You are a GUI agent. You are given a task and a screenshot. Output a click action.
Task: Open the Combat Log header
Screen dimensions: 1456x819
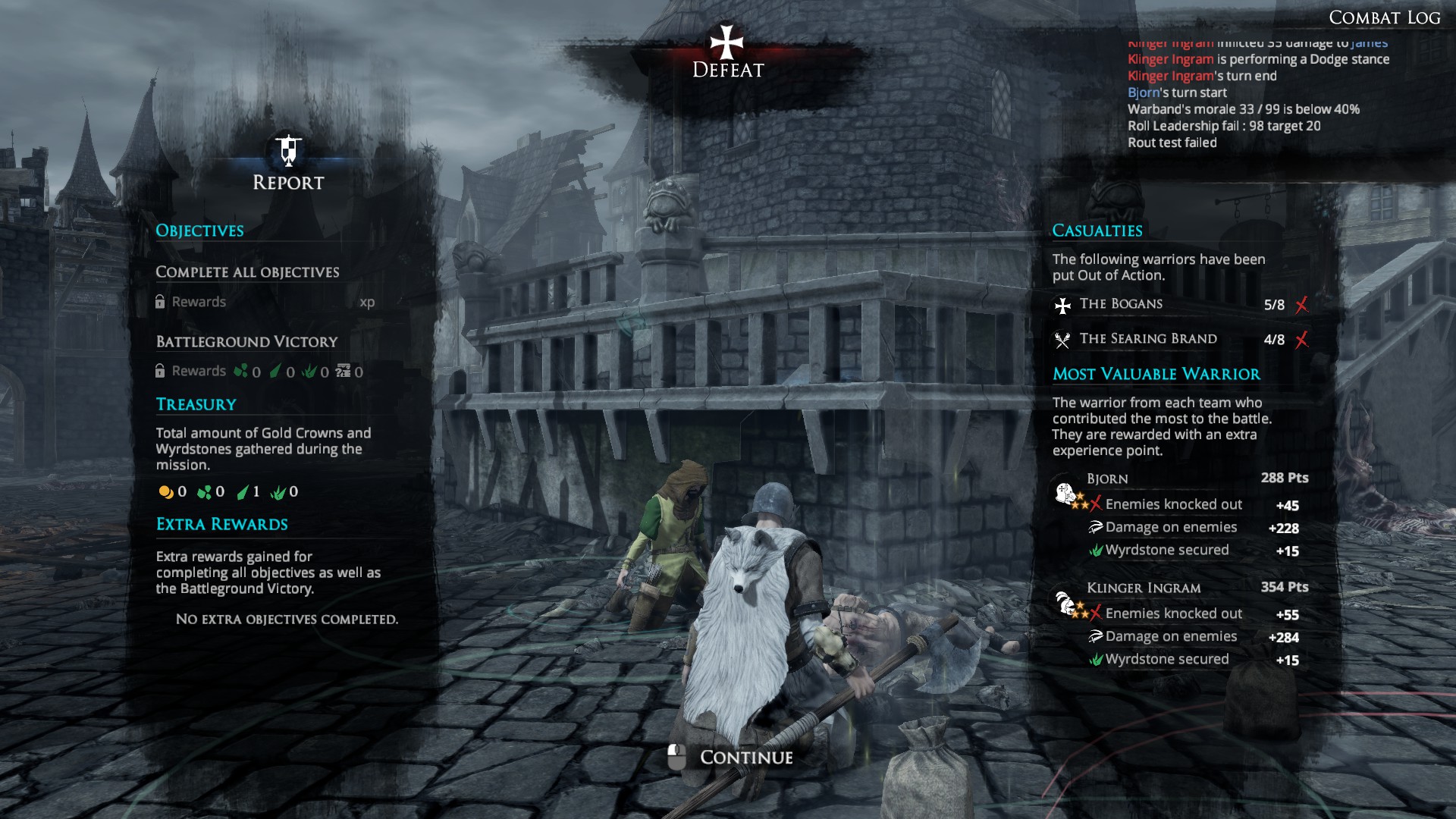pyautogui.click(x=1384, y=17)
